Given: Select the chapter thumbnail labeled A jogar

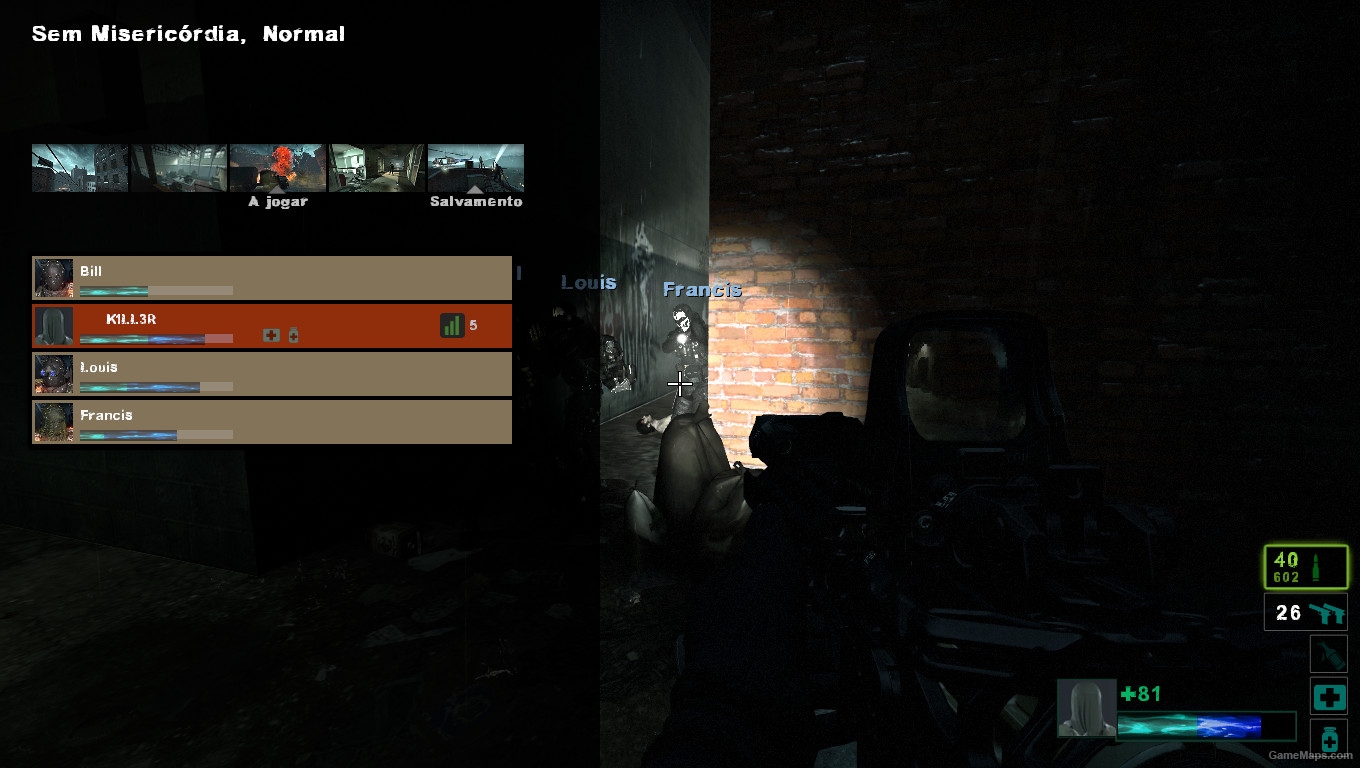Looking at the screenshot, I should coord(277,168).
